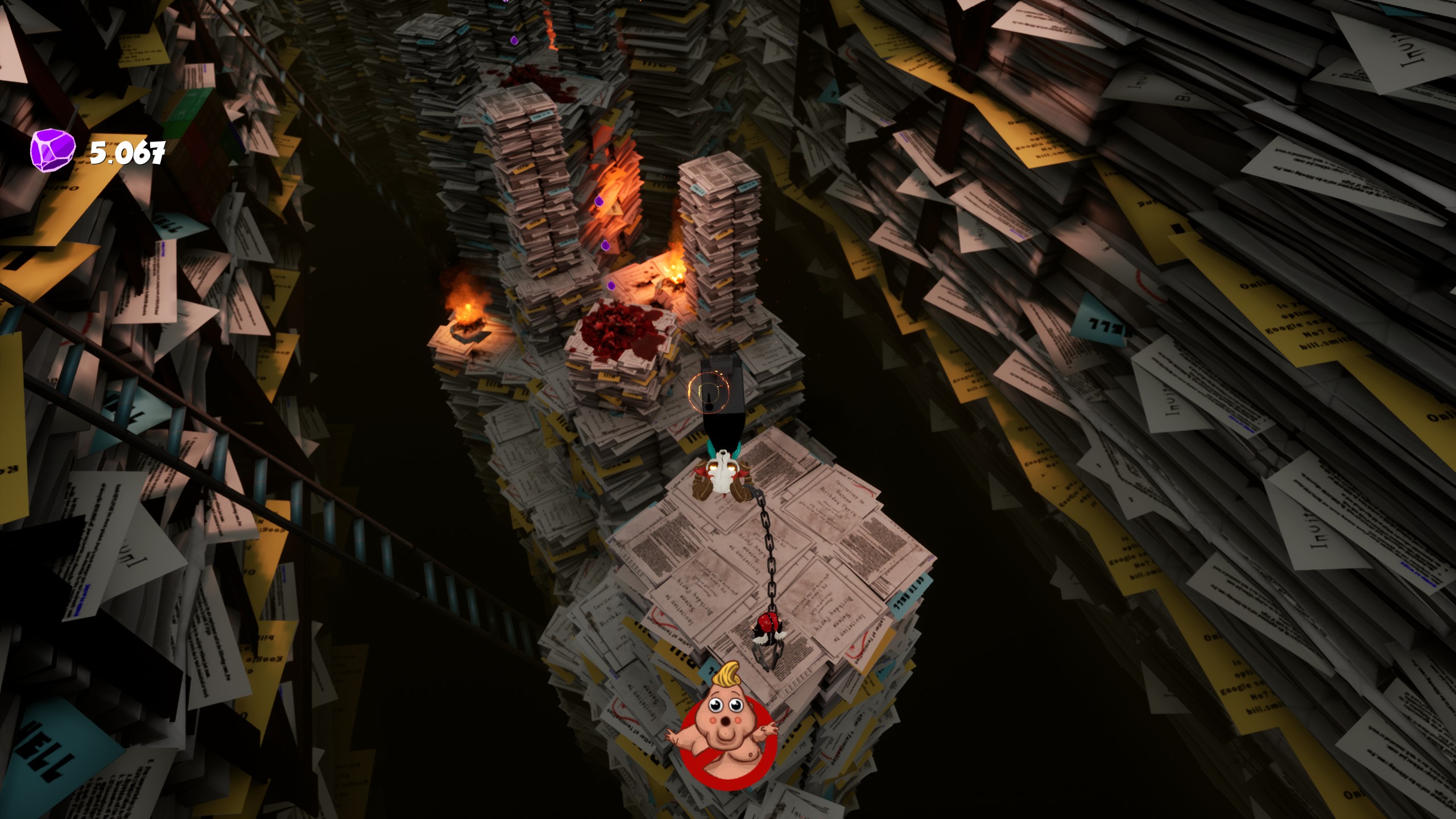This screenshot has height=819, width=1456.
Task: Click the purple gem currency icon
Action: (x=52, y=151)
